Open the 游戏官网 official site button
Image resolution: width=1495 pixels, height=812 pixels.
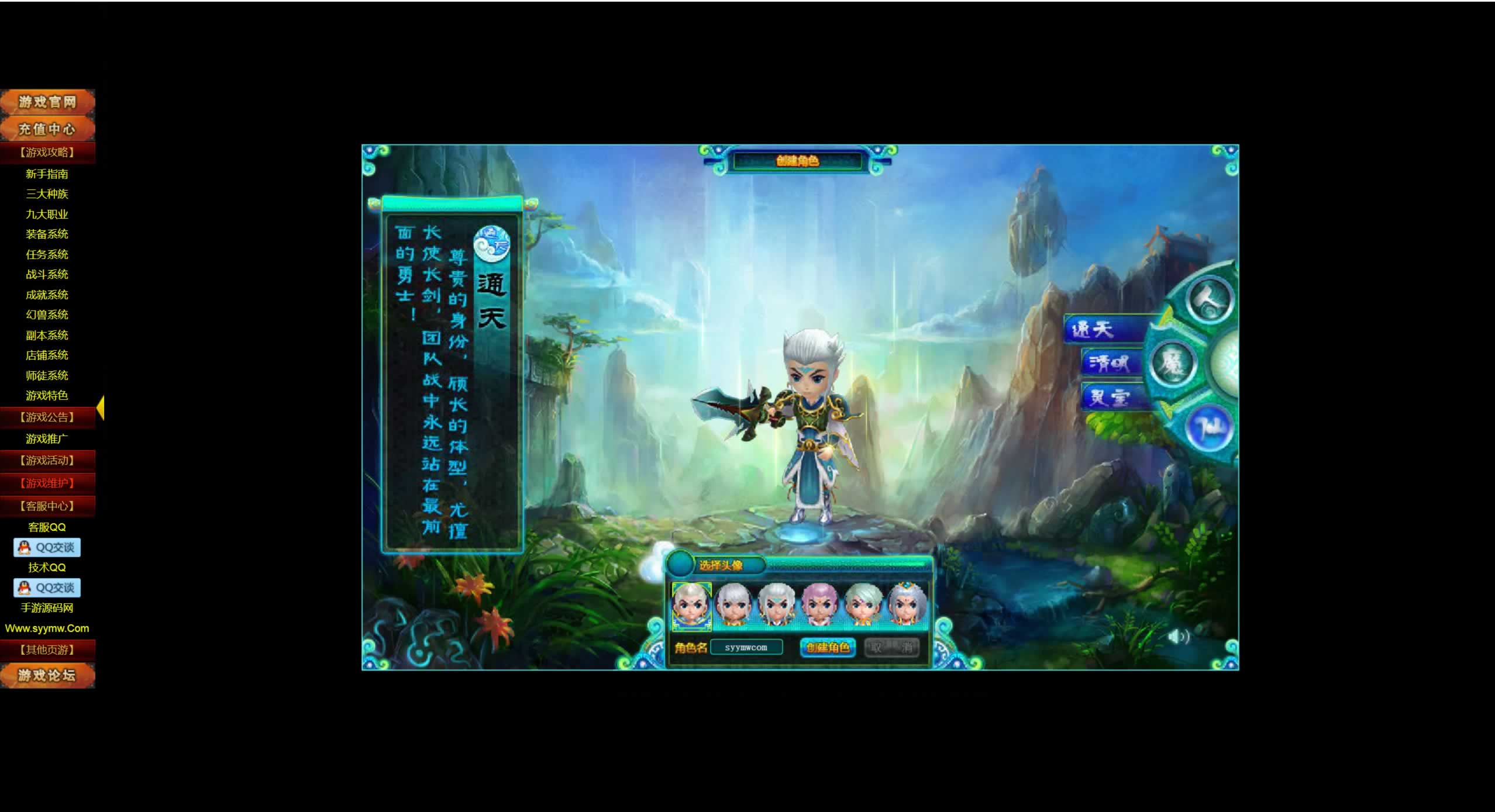47,102
